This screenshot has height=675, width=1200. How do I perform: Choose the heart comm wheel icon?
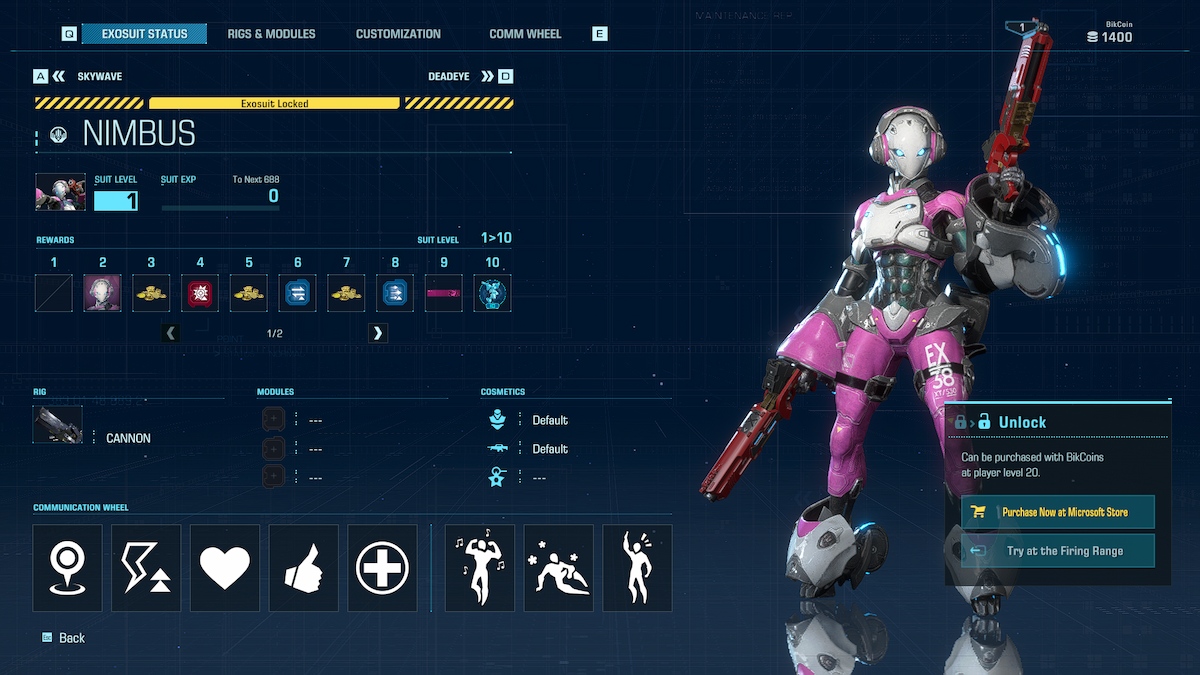tap(225, 568)
